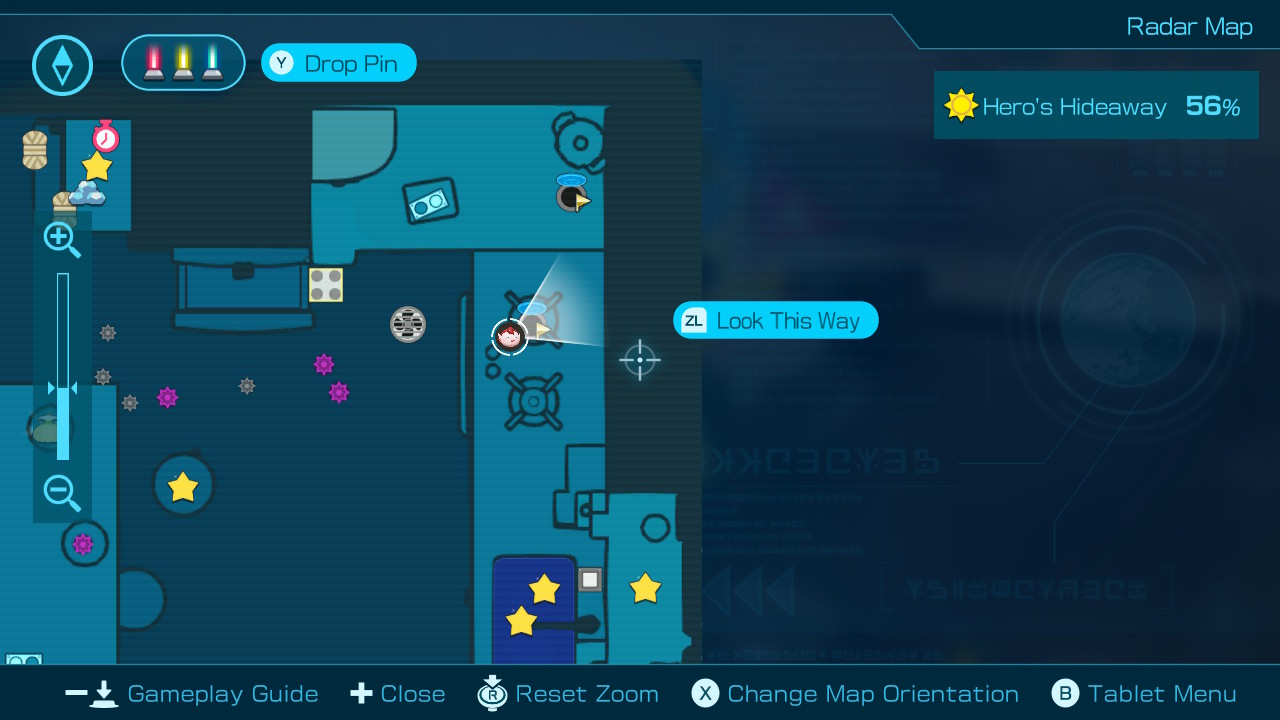Toggle the blue alert lamp indicator

[210, 62]
